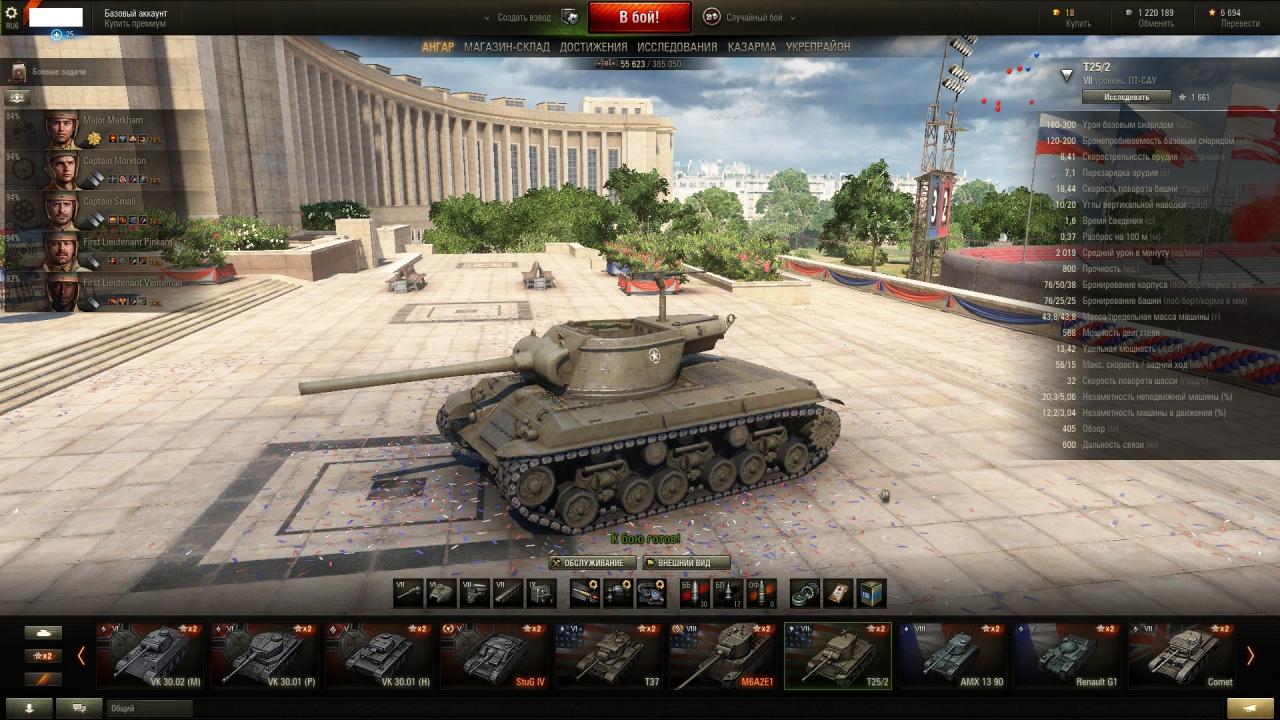1280x720 pixels.
Task: Select the AMX 13 90 tank
Action: coord(951,656)
